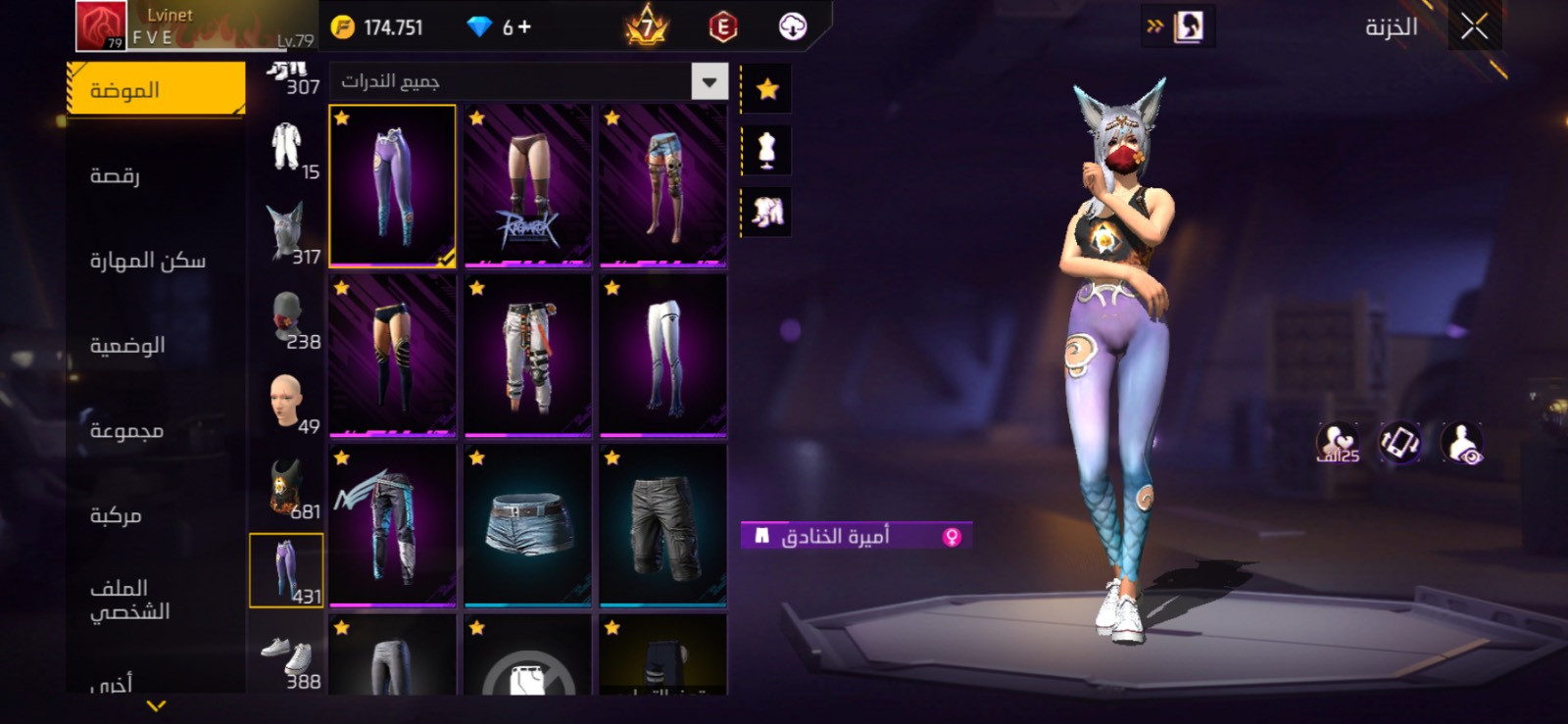1568x724 pixels.
Task: Open the الملف الشخصي profile tab
Action: (x=130, y=599)
